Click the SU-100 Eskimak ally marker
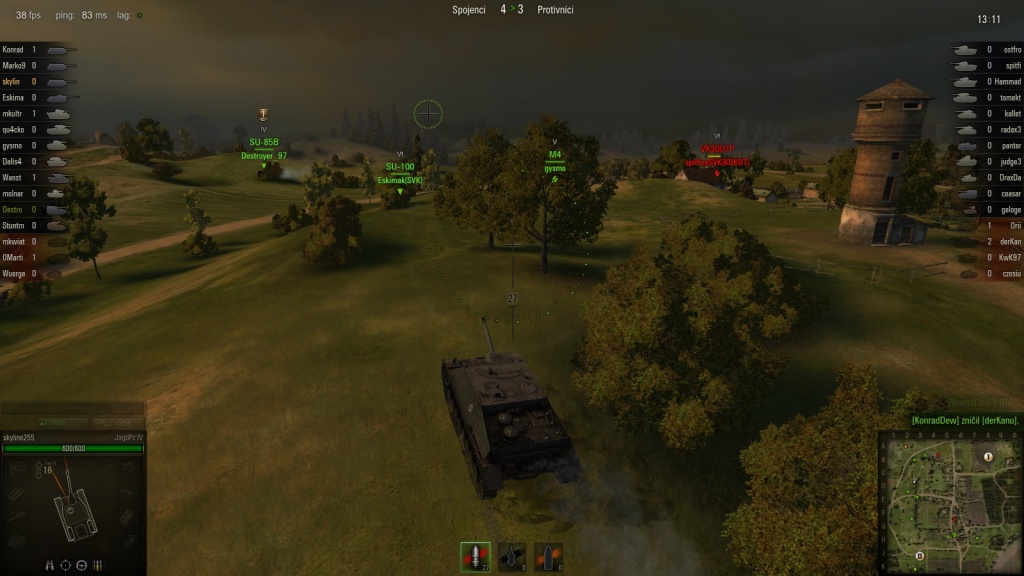 point(400,174)
